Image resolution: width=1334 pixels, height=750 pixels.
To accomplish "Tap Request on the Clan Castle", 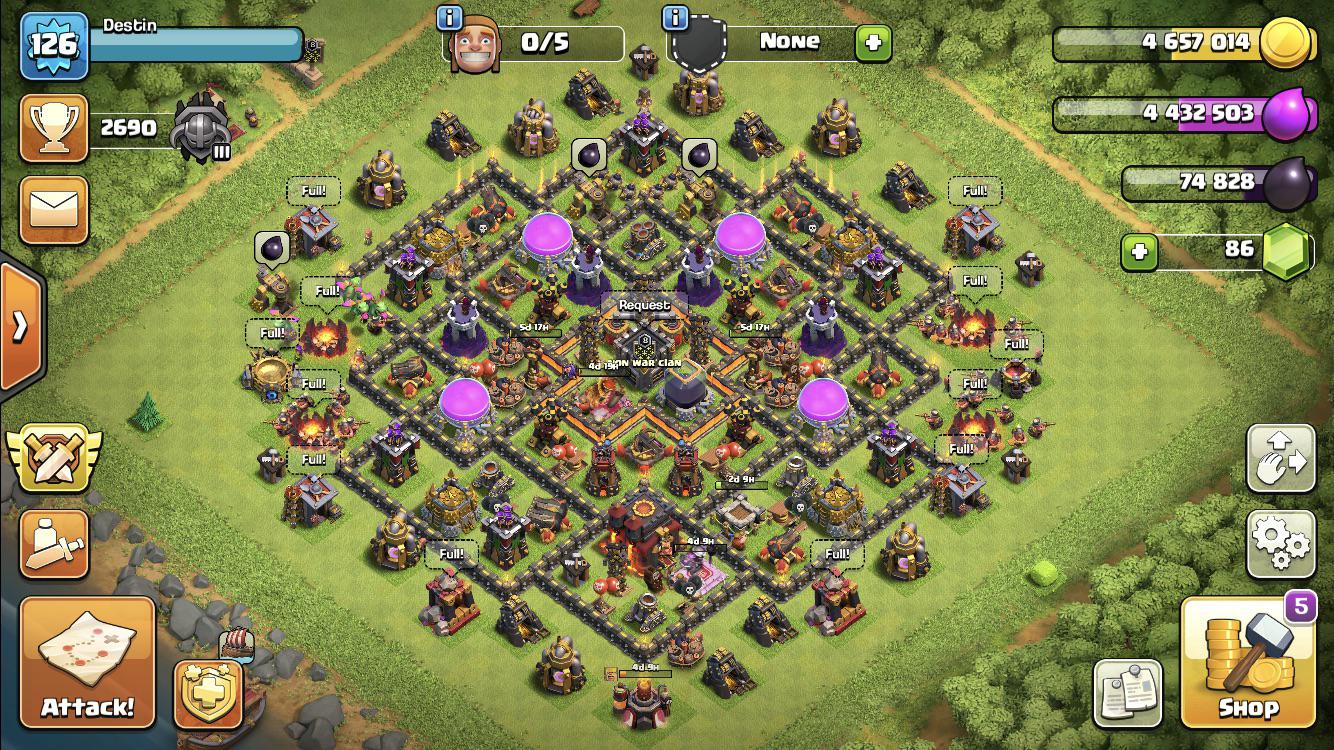I will [643, 304].
